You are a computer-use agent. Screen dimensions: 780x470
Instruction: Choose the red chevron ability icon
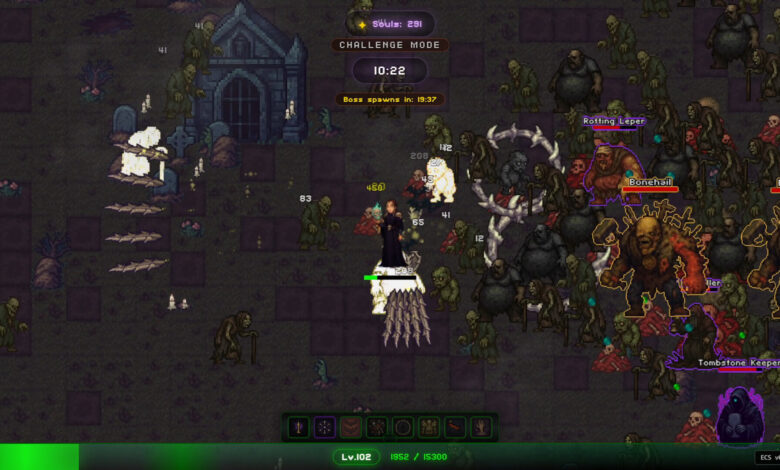coord(350,427)
